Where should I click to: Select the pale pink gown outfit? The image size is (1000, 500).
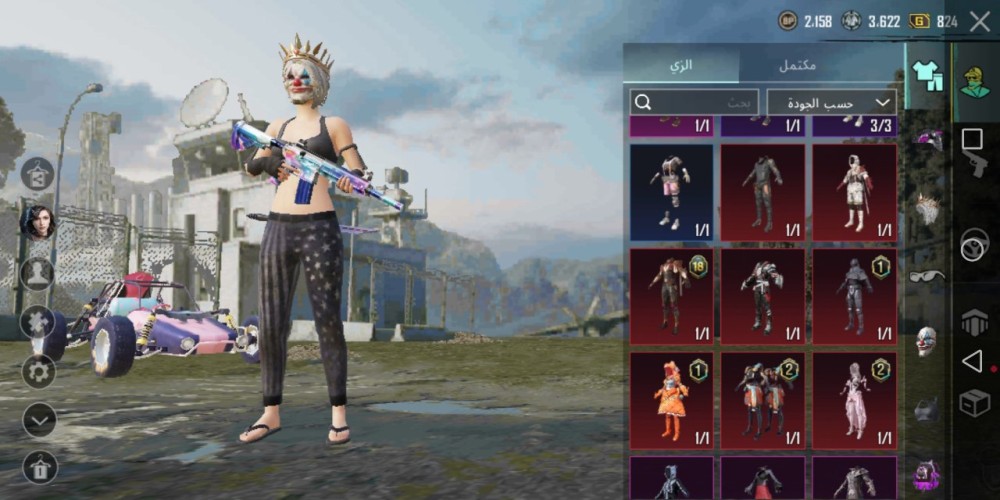click(854, 400)
